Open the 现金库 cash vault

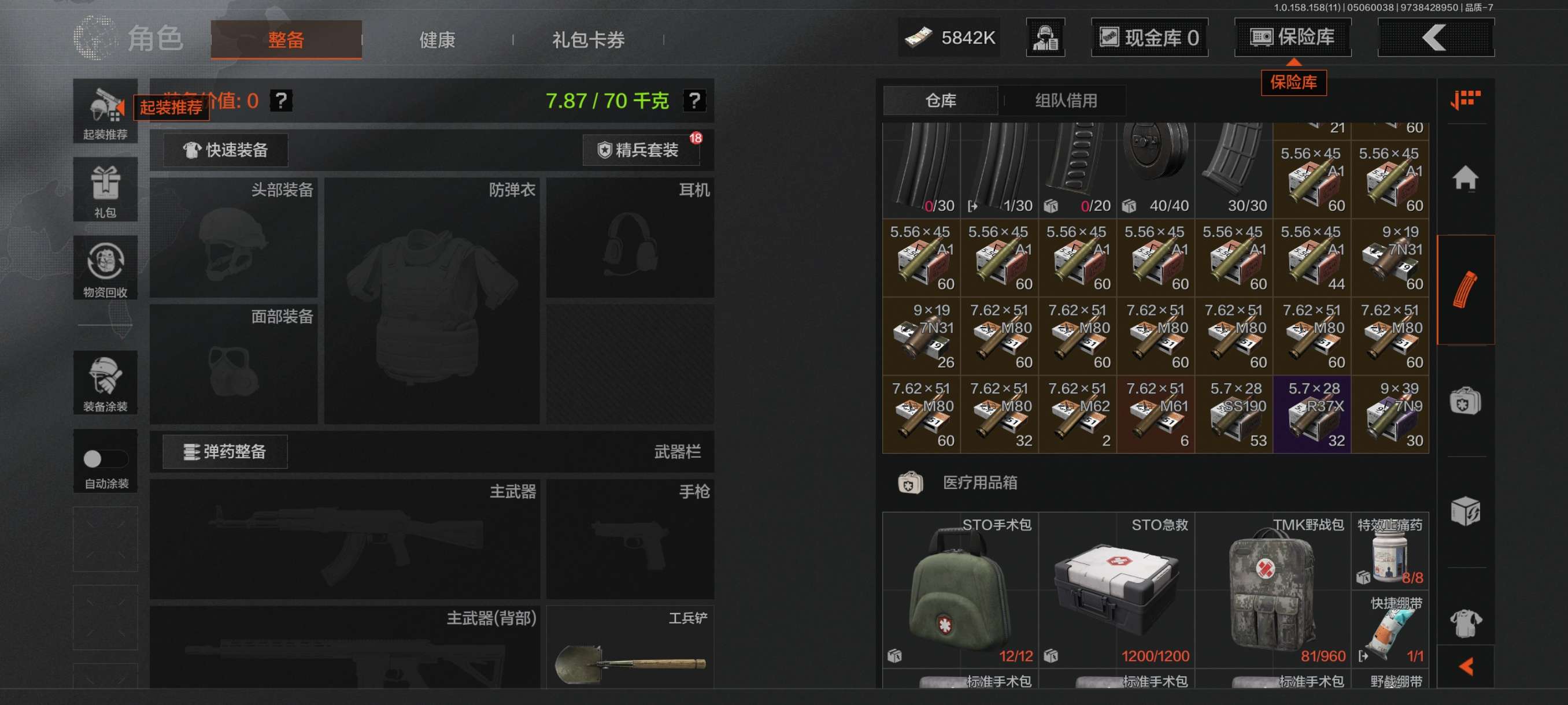[x=1149, y=38]
